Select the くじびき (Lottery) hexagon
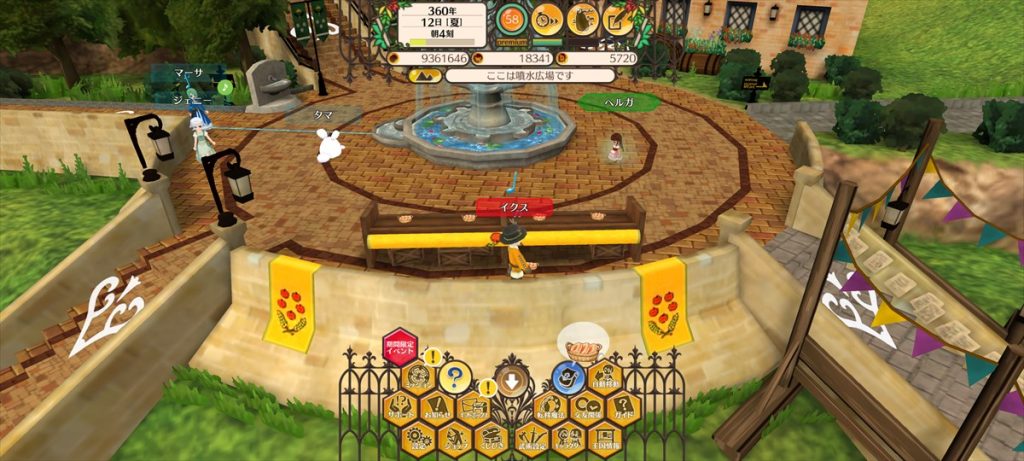1024x461 pixels. 492,437
